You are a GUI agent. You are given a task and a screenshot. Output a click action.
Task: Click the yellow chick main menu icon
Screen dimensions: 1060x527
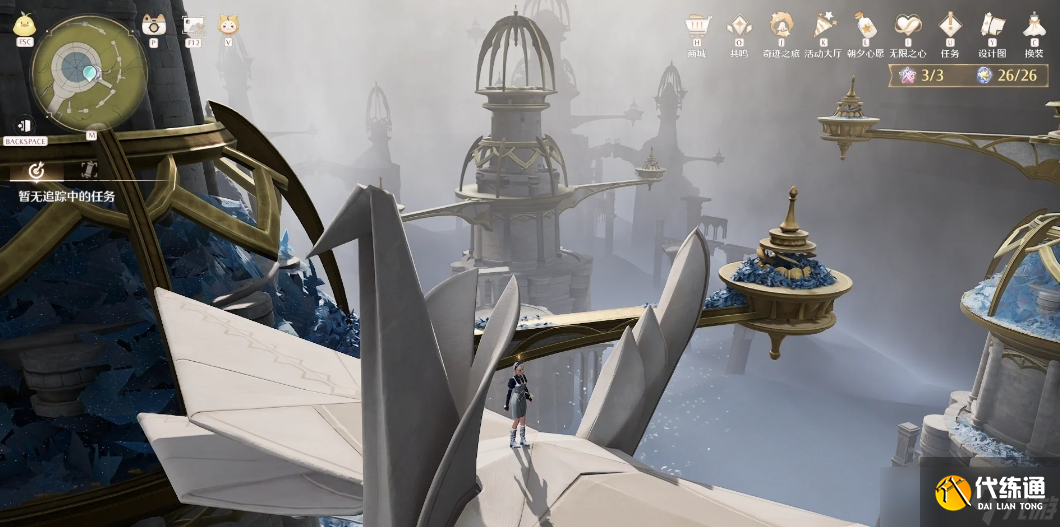click(x=23, y=24)
